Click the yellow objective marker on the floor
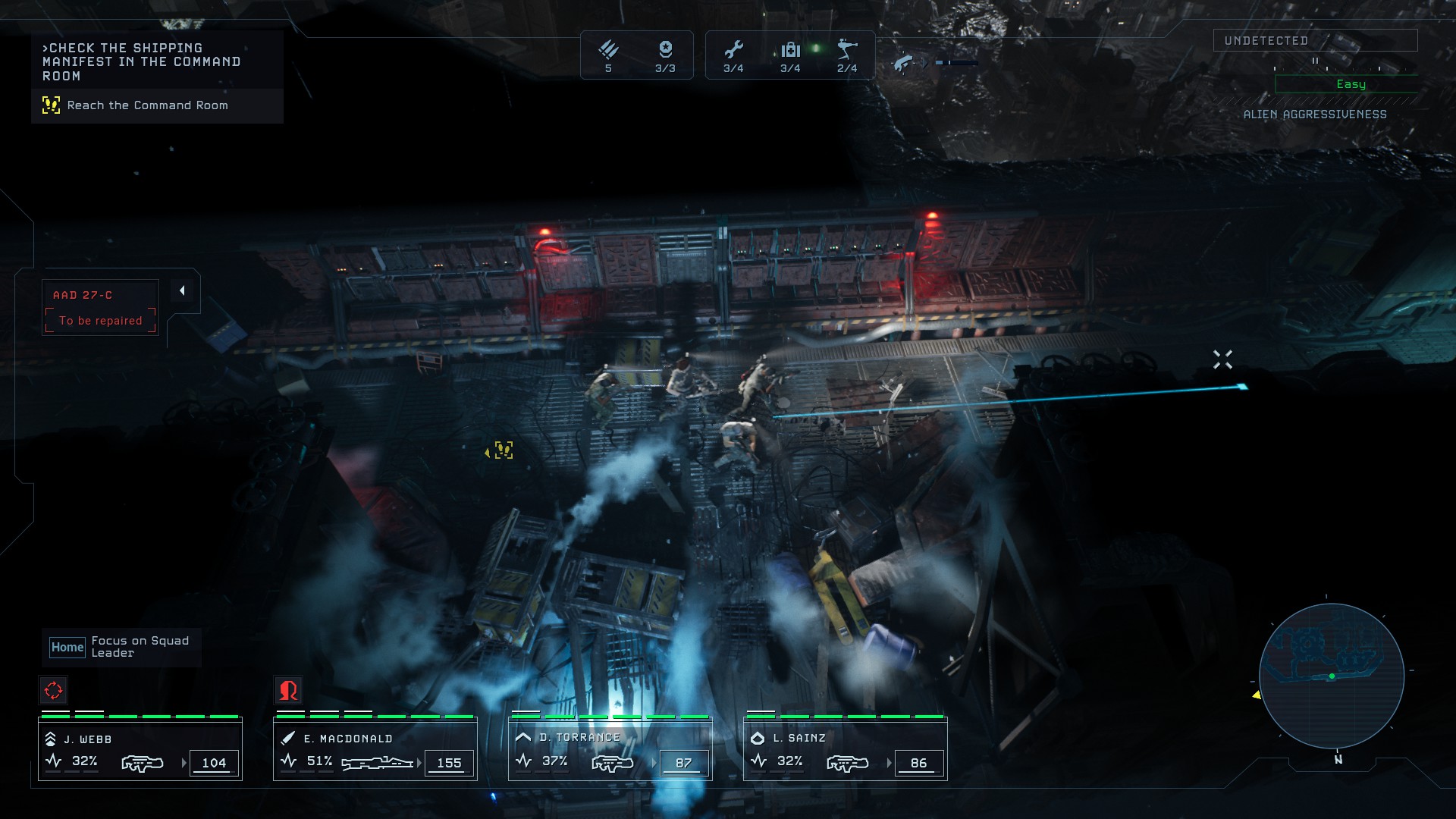Screen dimensions: 1456x819 (503, 450)
